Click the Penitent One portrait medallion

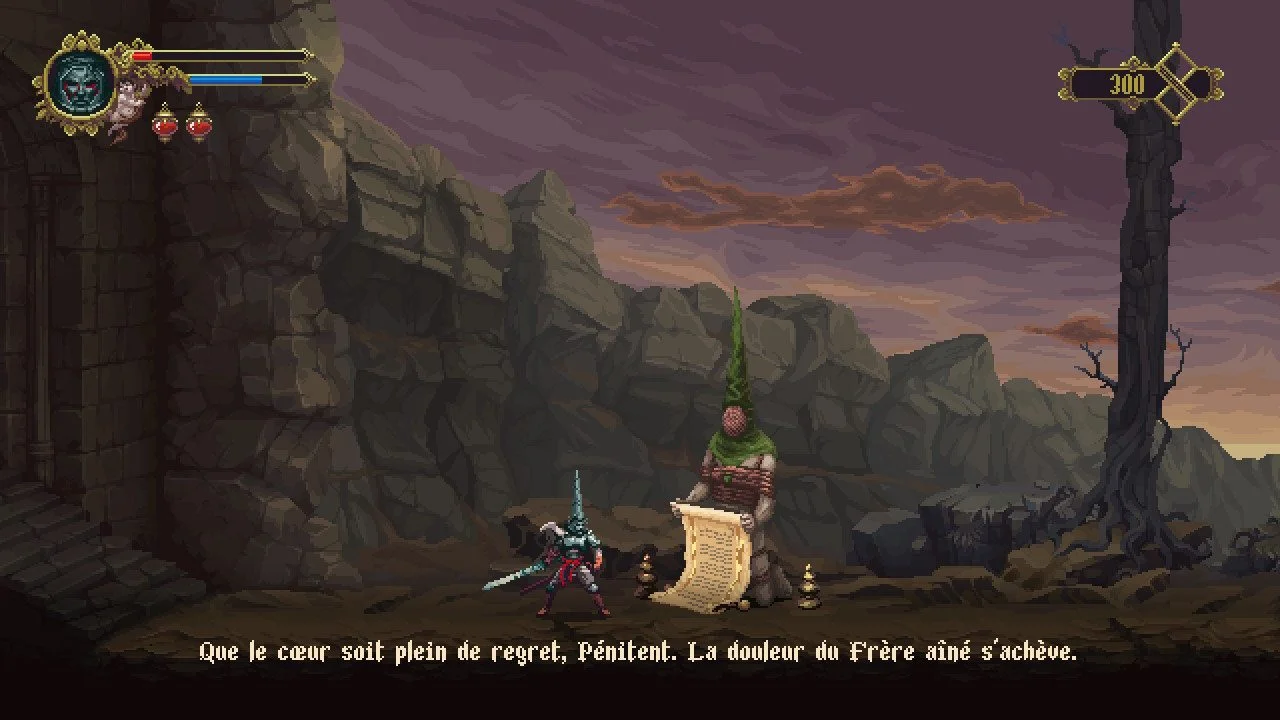(x=81, y=82)
